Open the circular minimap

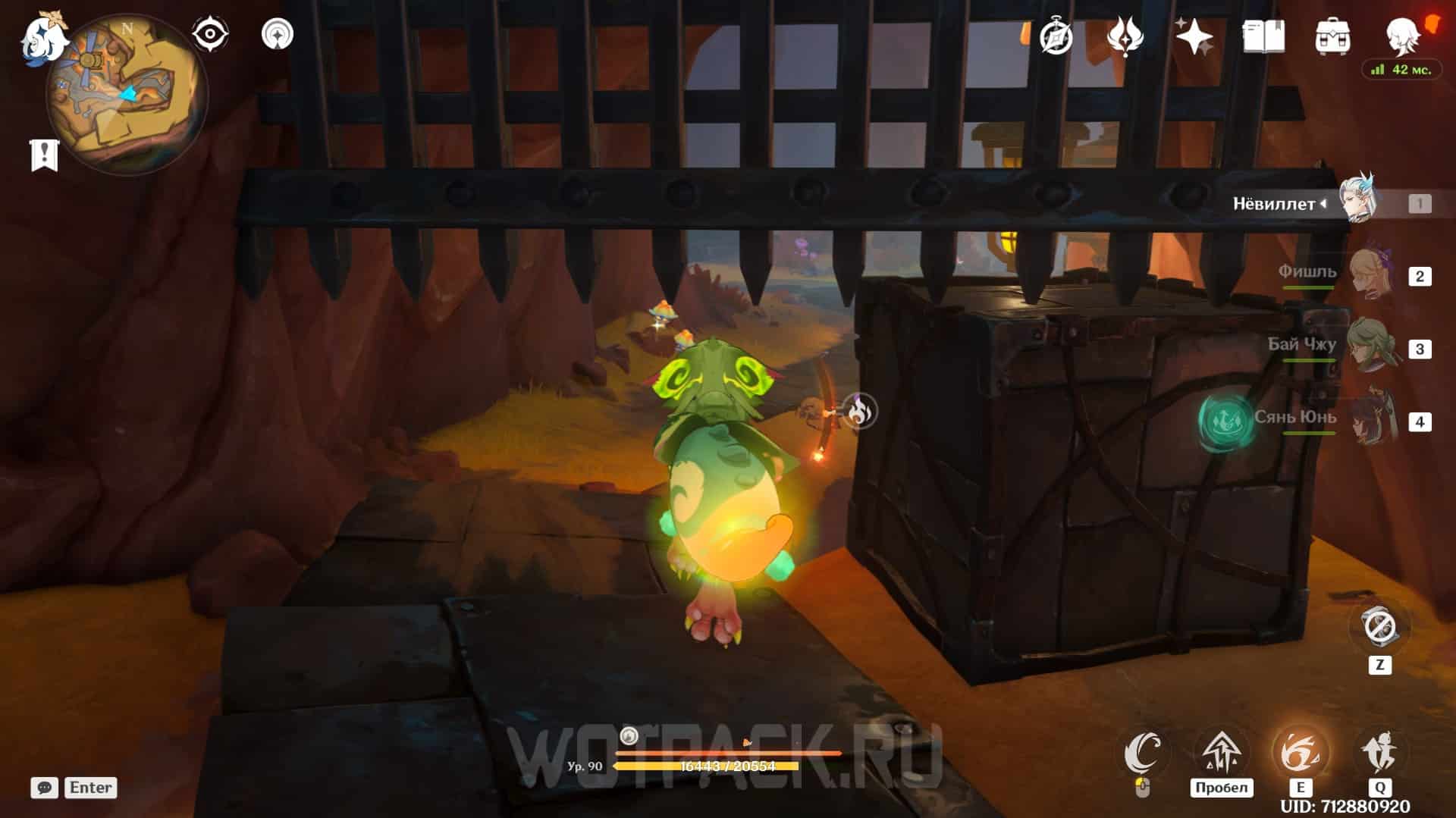(x=126, y=96)
